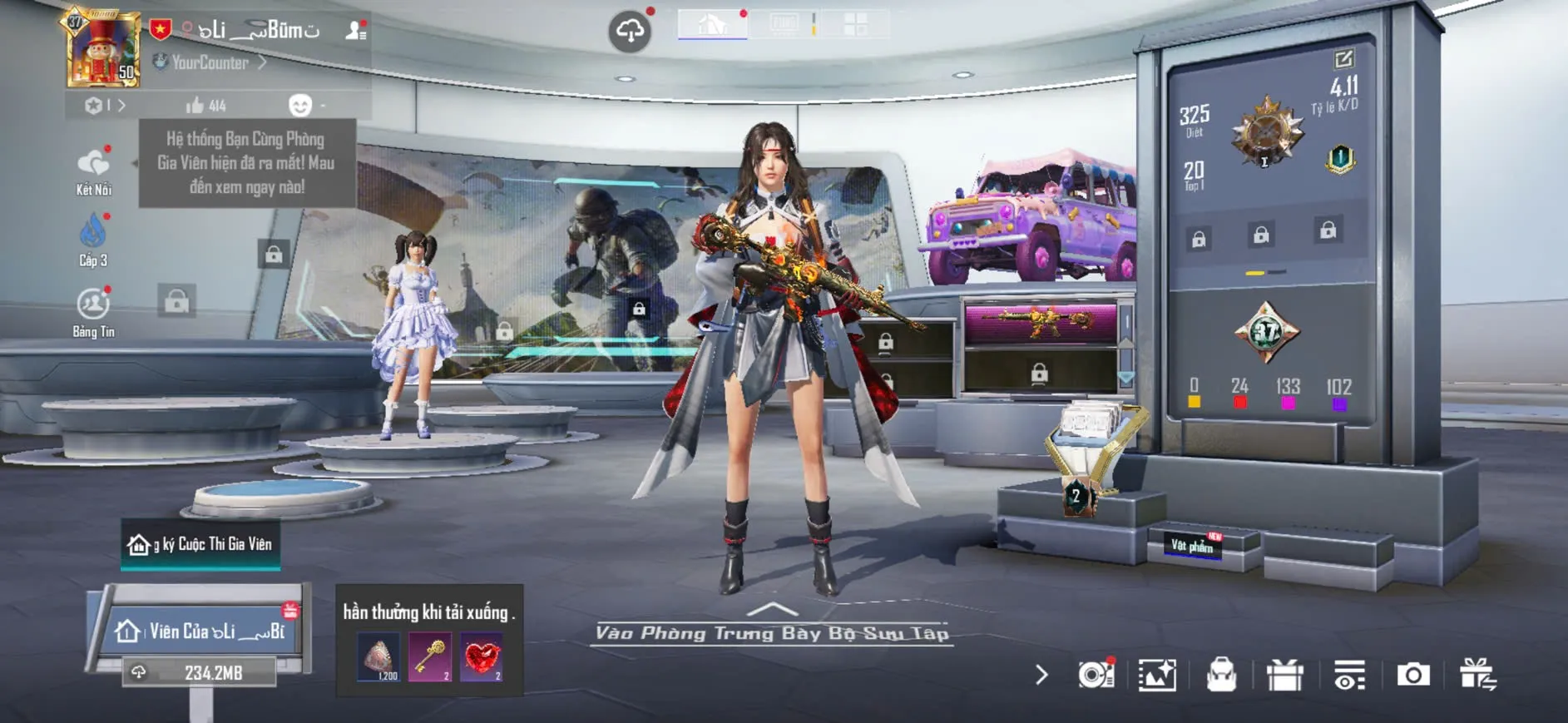Click the thumbs-up likes counter

pos(205,106)
